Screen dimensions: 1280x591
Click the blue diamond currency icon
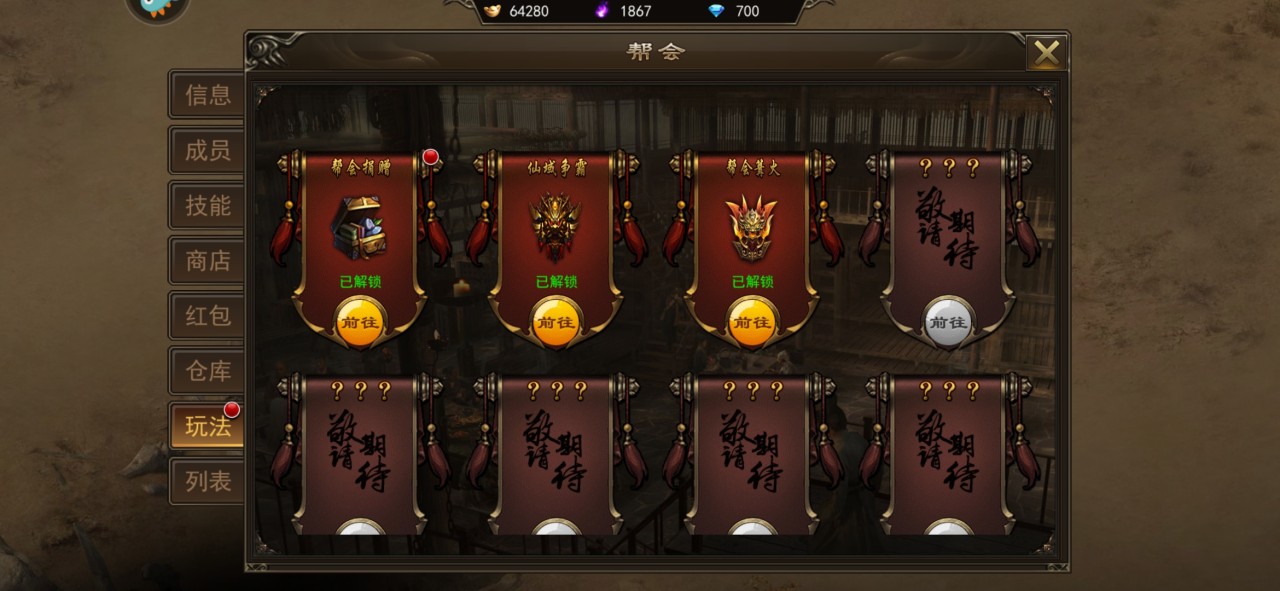tap(716, 11)
